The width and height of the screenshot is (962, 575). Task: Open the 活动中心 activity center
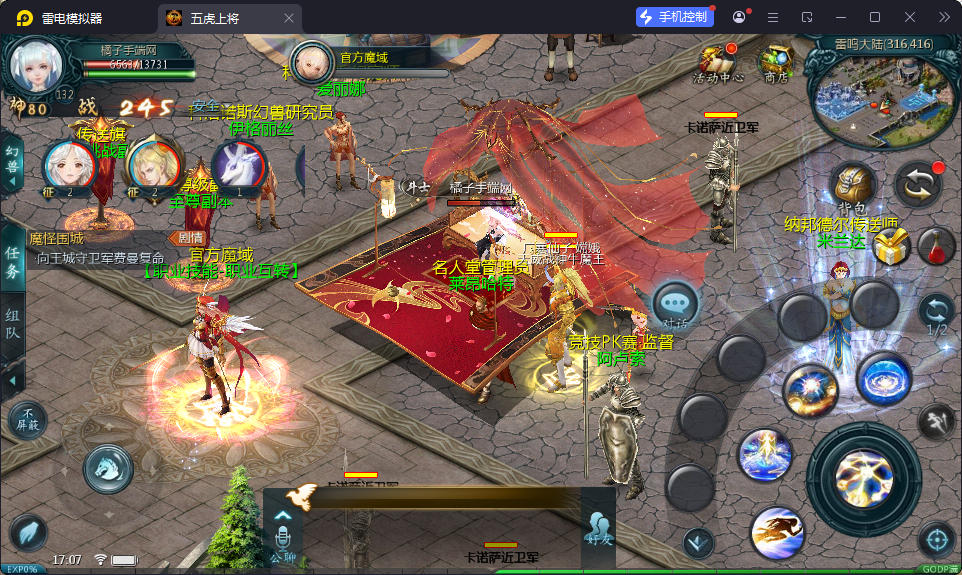pos(718,62)
